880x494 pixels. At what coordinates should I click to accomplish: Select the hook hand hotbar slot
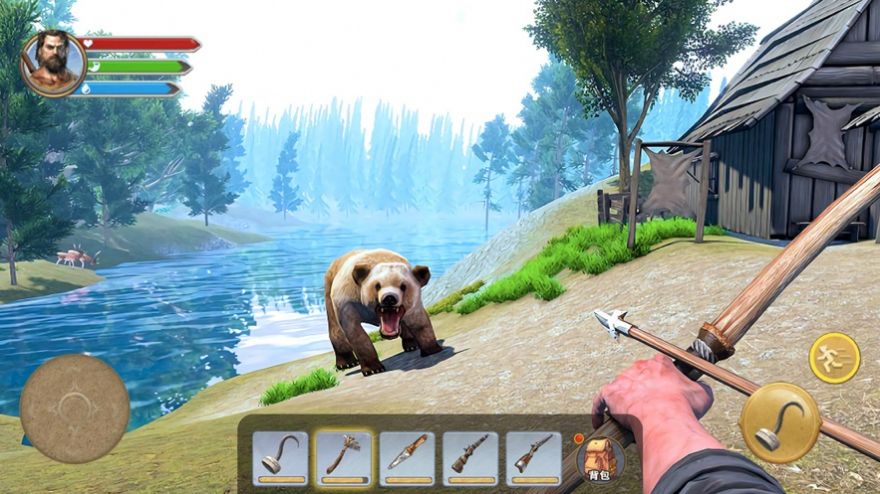[280, 457]
